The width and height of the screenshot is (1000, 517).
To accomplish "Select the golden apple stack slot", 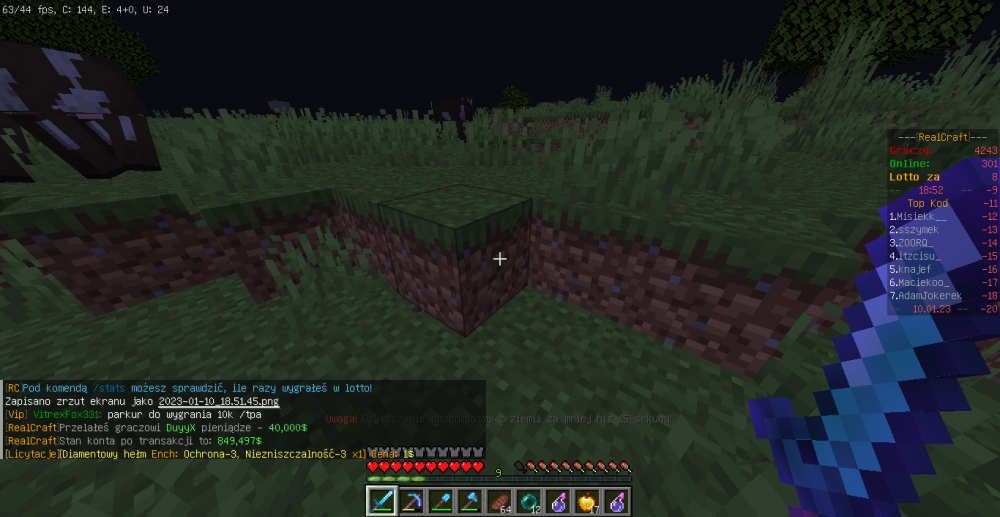I will [587, 500].
